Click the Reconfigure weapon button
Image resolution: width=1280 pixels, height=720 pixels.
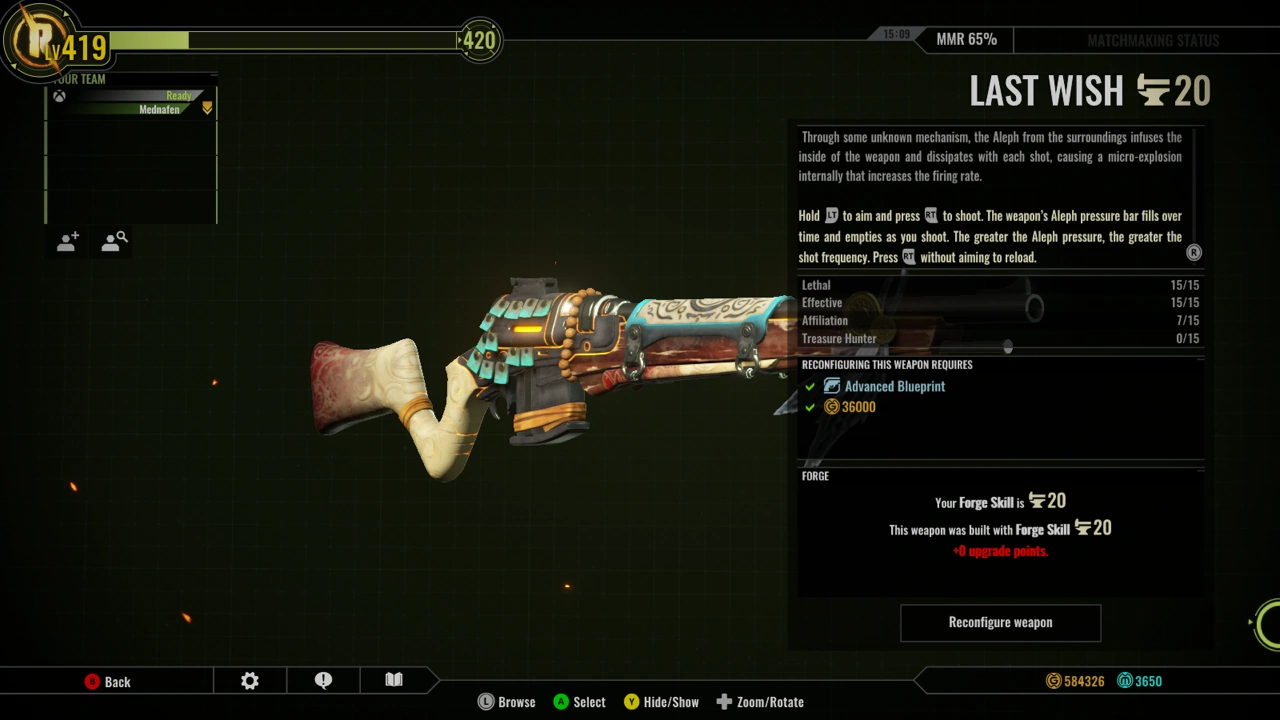point(1000,622)
